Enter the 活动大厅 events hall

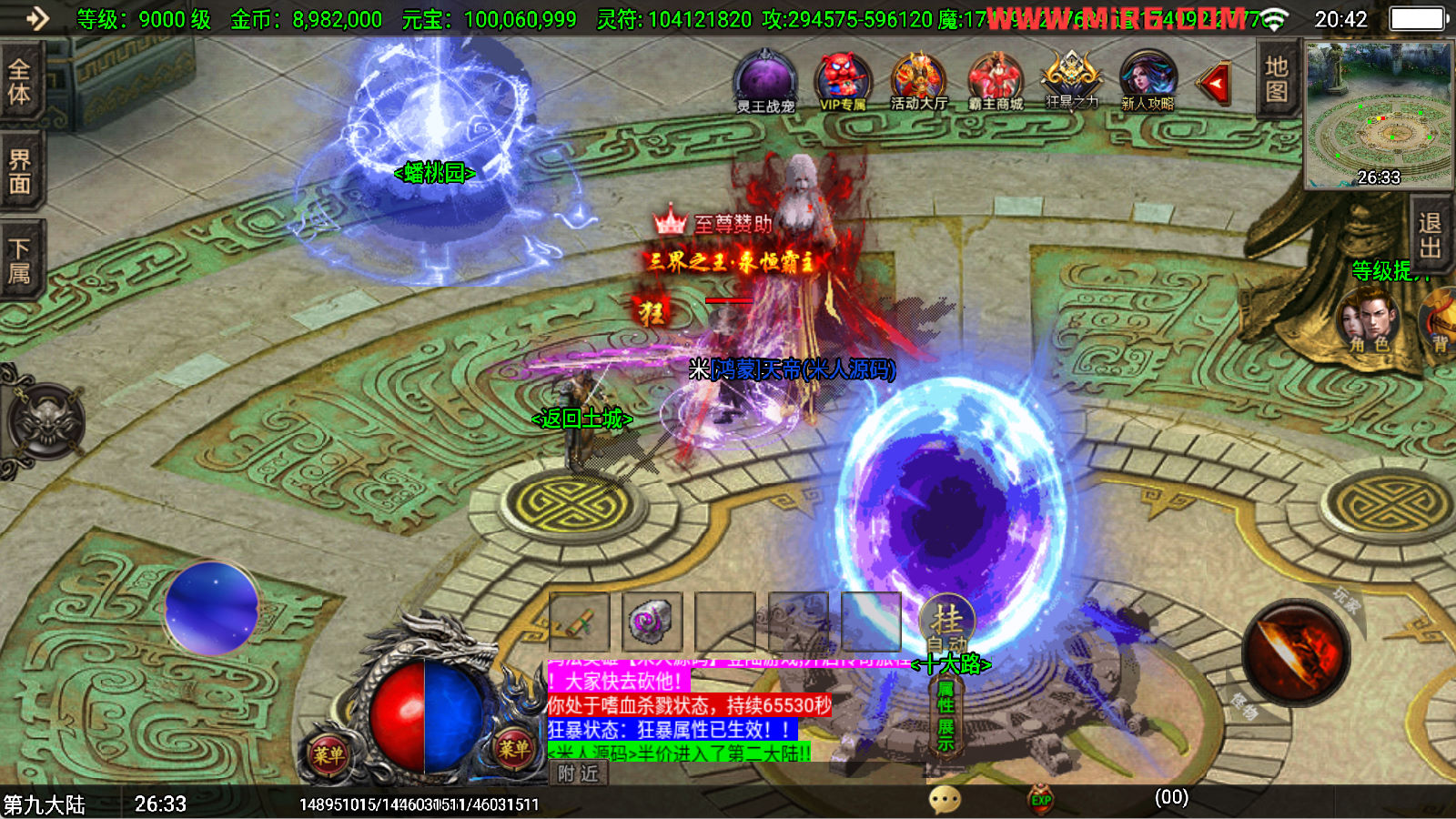[918, 83]
